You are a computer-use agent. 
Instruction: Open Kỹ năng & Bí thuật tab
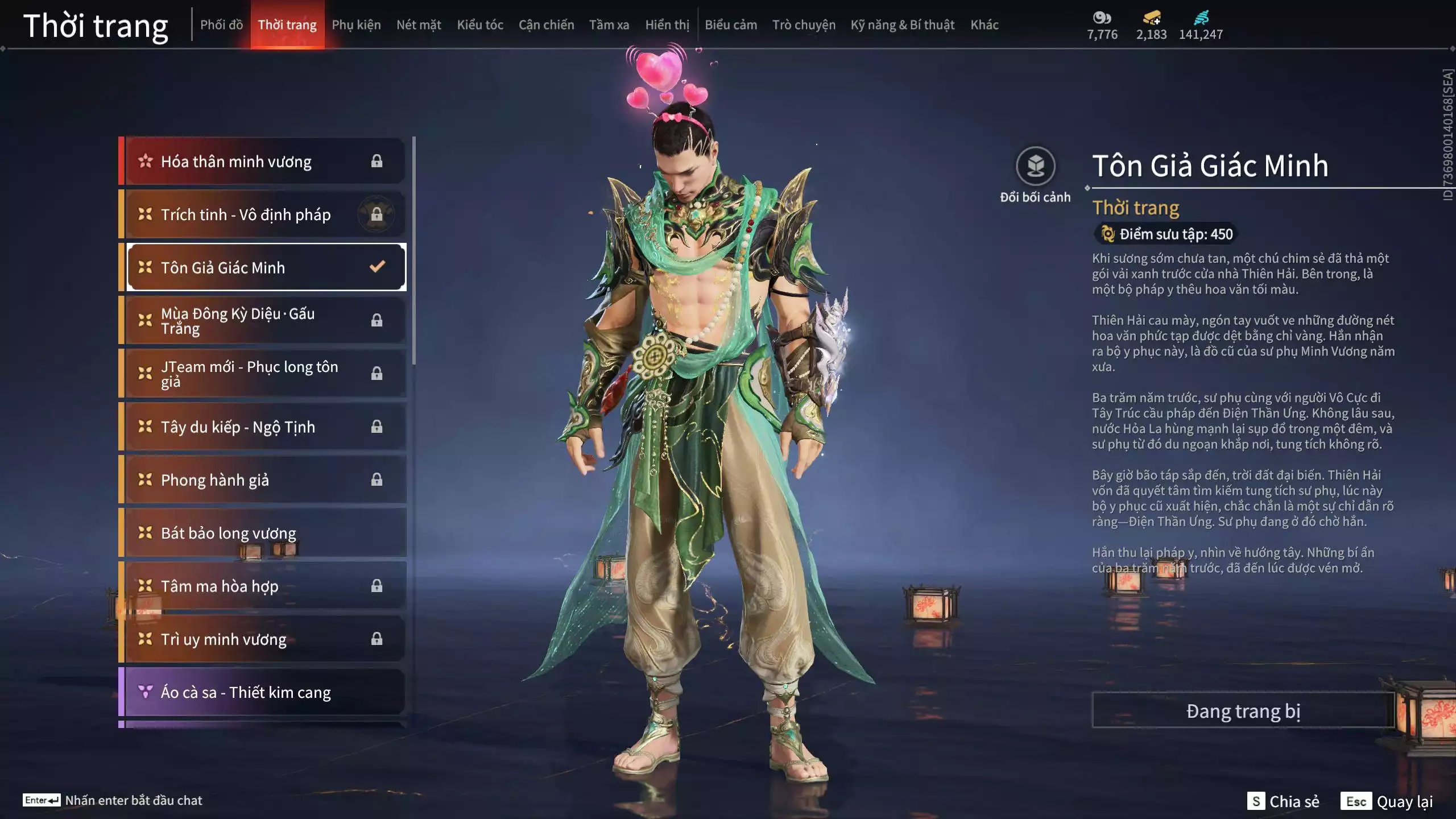tap(902, 25)
